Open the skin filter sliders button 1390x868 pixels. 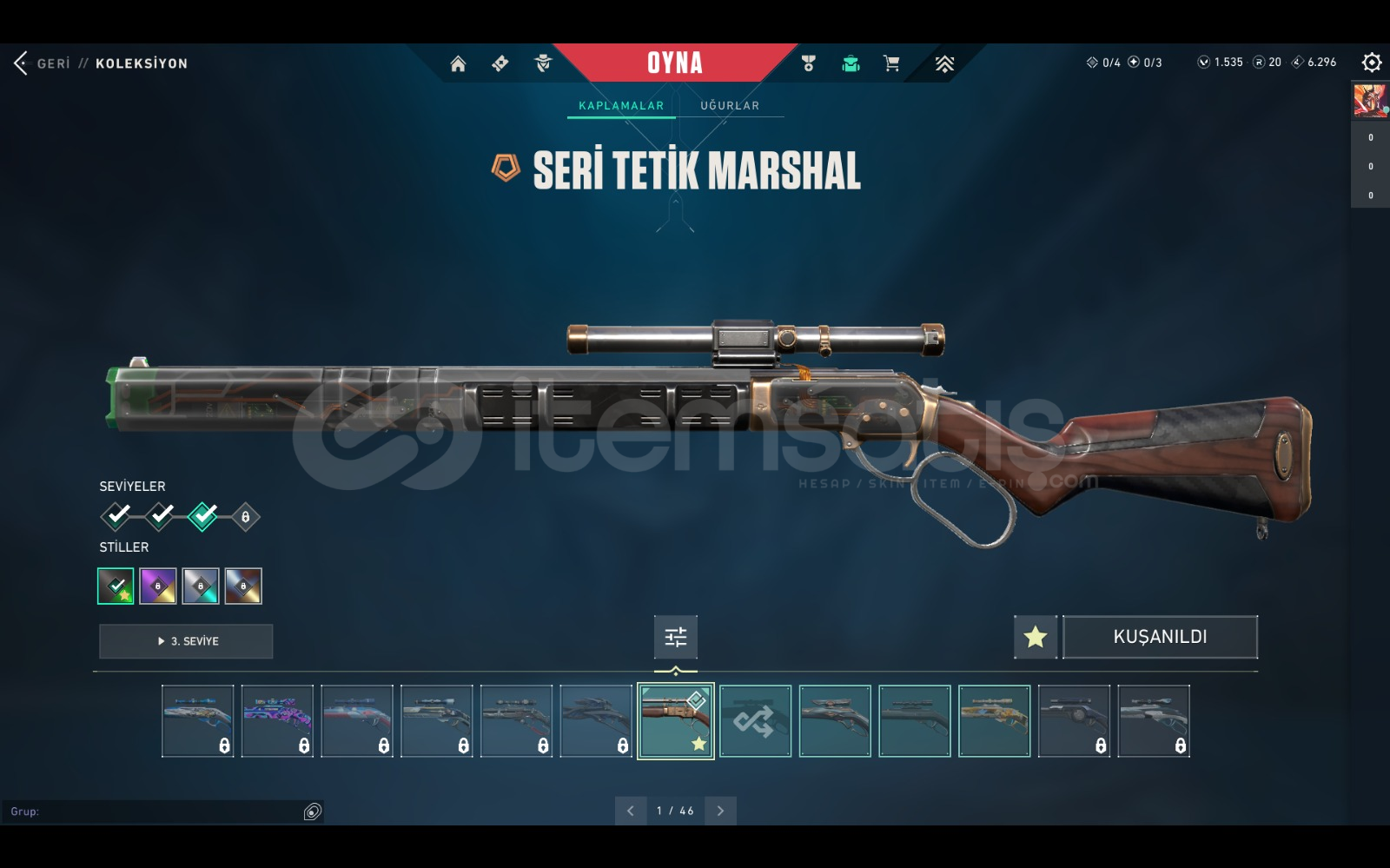(676, 637)
